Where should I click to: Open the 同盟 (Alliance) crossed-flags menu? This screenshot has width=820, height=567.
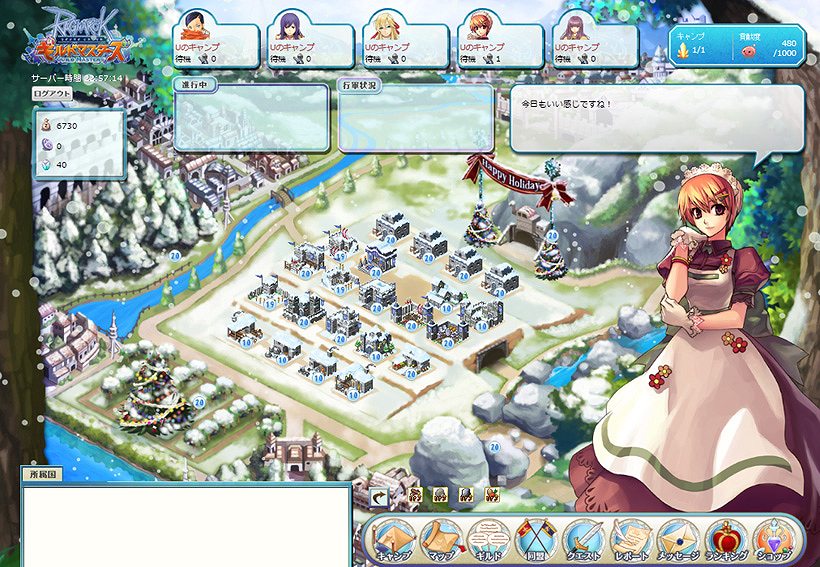pos(533,540)
